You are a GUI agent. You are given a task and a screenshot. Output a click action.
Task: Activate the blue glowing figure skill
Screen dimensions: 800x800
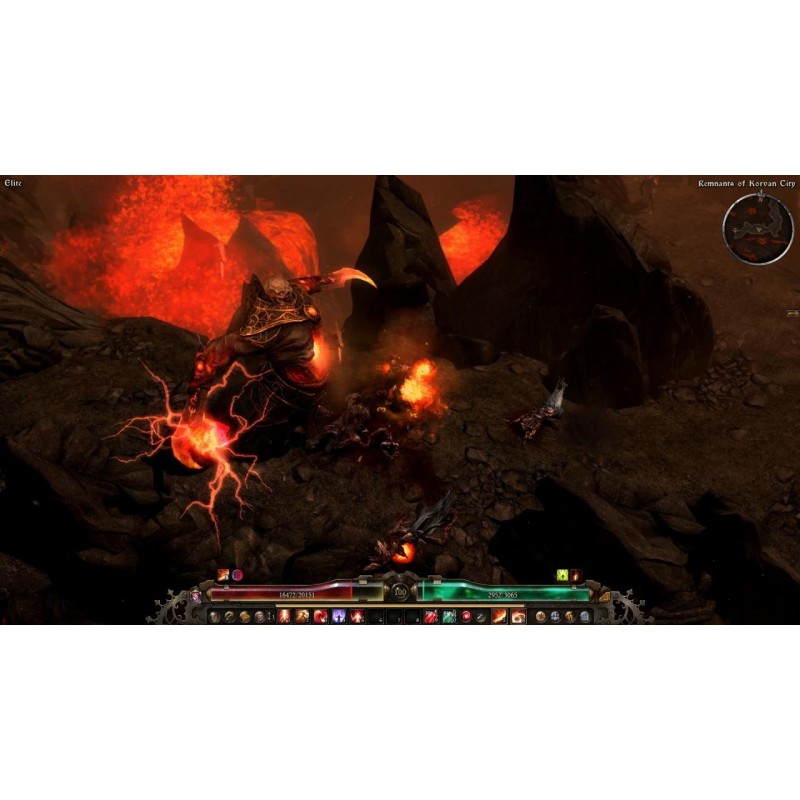click(x=339, y=617)
